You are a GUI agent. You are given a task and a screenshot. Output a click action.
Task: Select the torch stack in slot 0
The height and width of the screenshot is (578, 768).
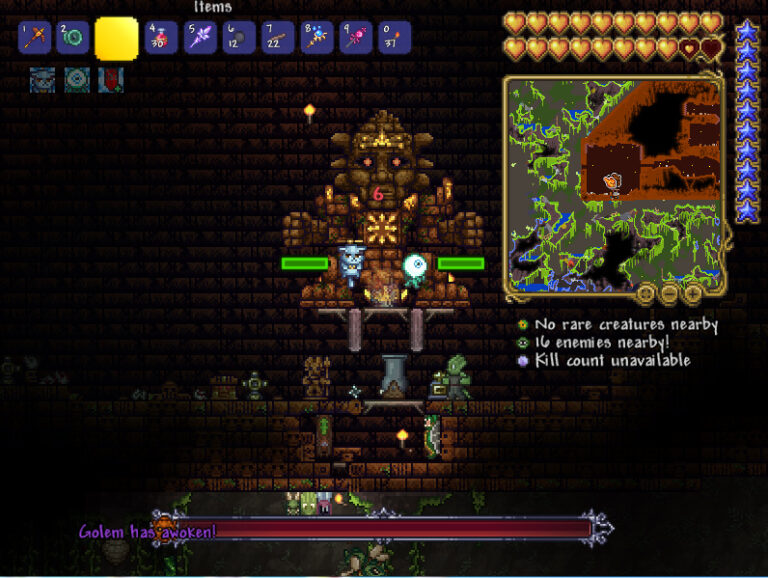click(x=394, y=38)
